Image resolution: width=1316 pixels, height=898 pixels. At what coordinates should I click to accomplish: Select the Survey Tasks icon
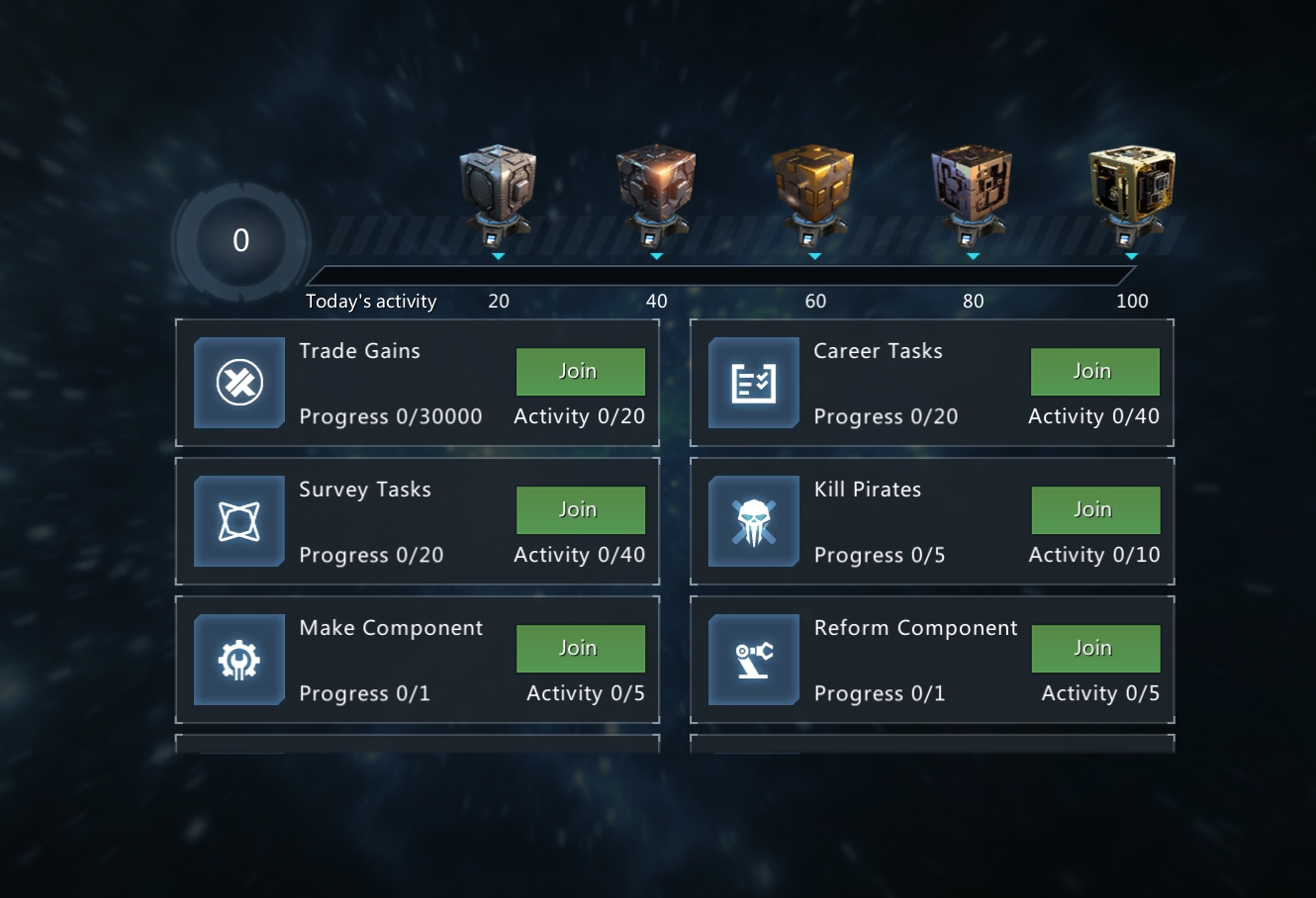pyautogui.click(x=239, y=521)
